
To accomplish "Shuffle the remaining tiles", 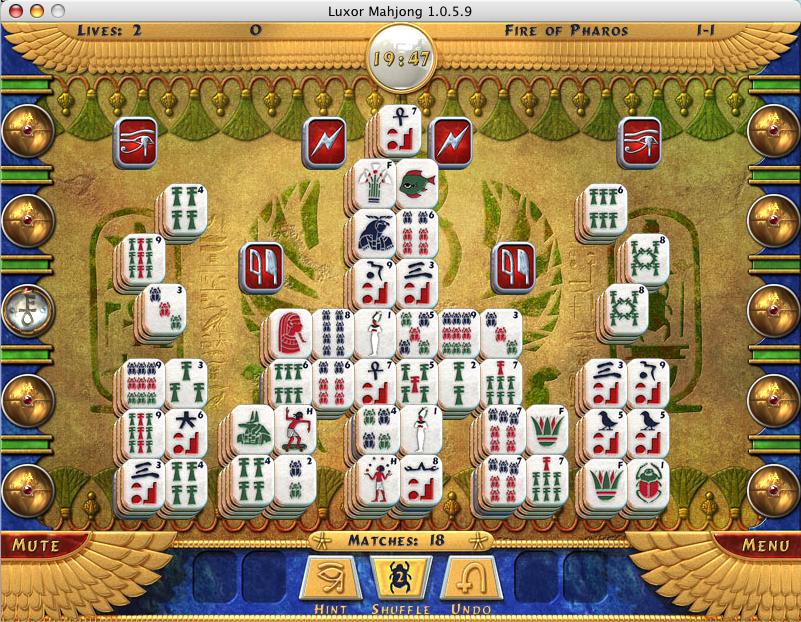I will pos(399,579).
